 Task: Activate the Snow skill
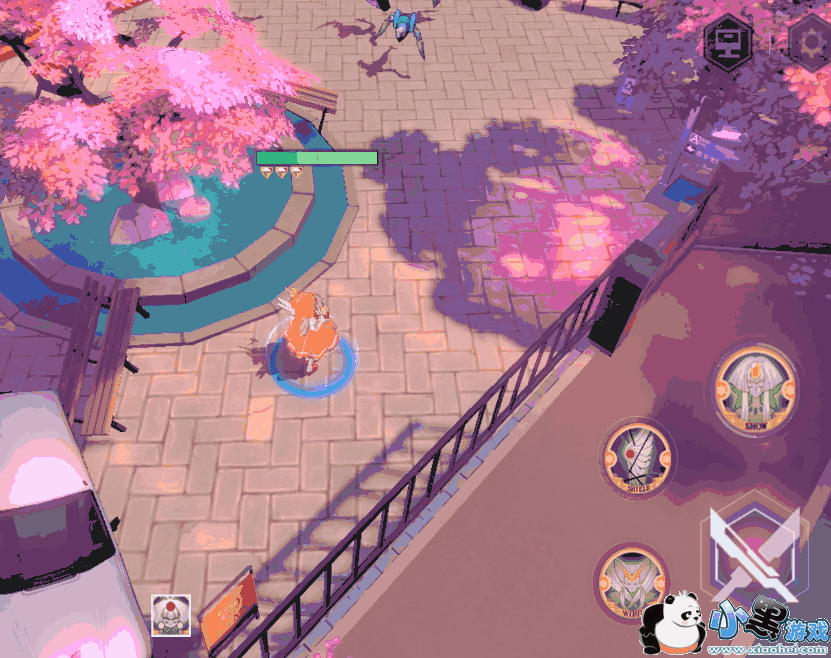755,390
